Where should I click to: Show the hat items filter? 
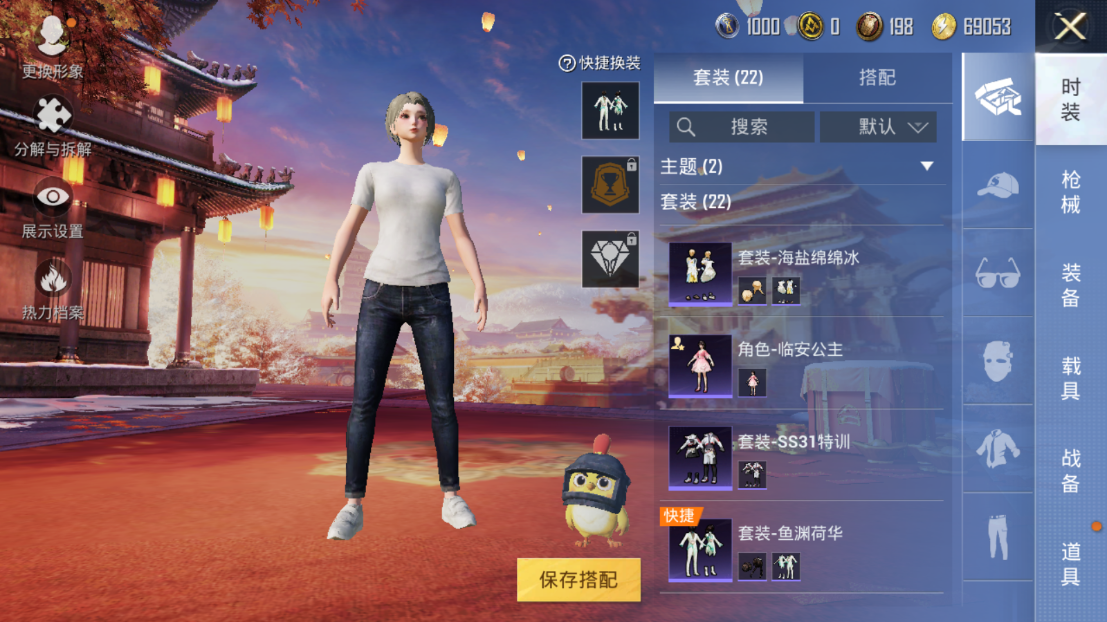[x=997, y=185]
